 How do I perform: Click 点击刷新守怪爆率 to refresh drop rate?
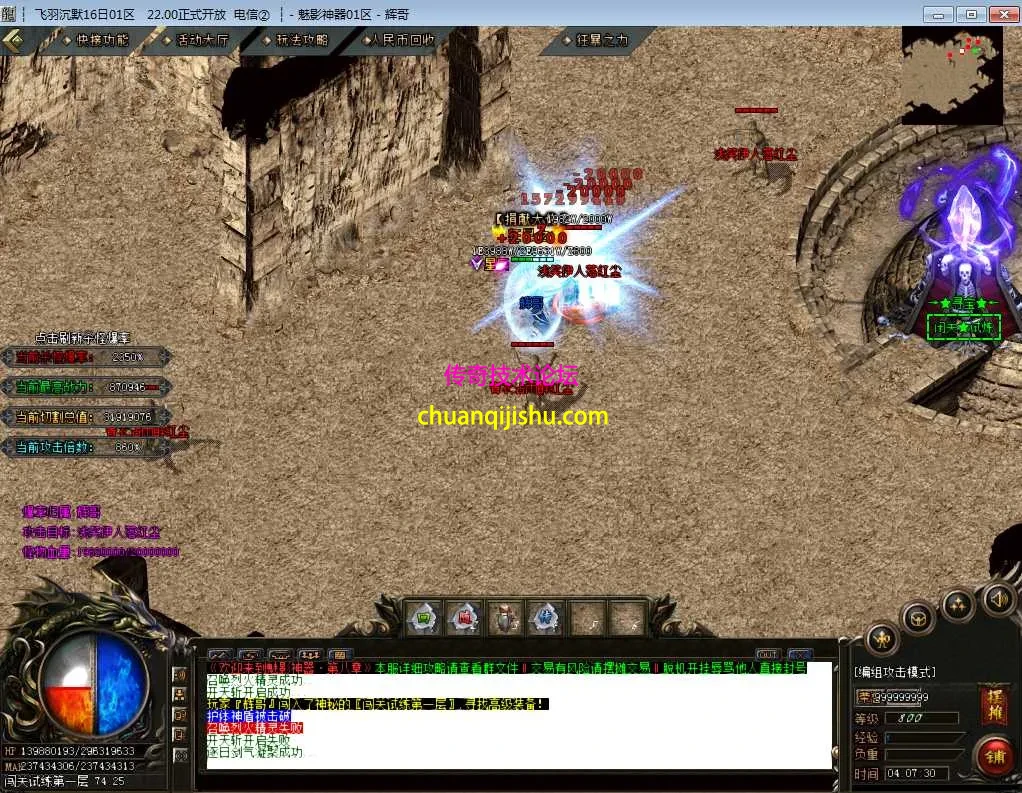pyautogui.click(x=83, y=338)
